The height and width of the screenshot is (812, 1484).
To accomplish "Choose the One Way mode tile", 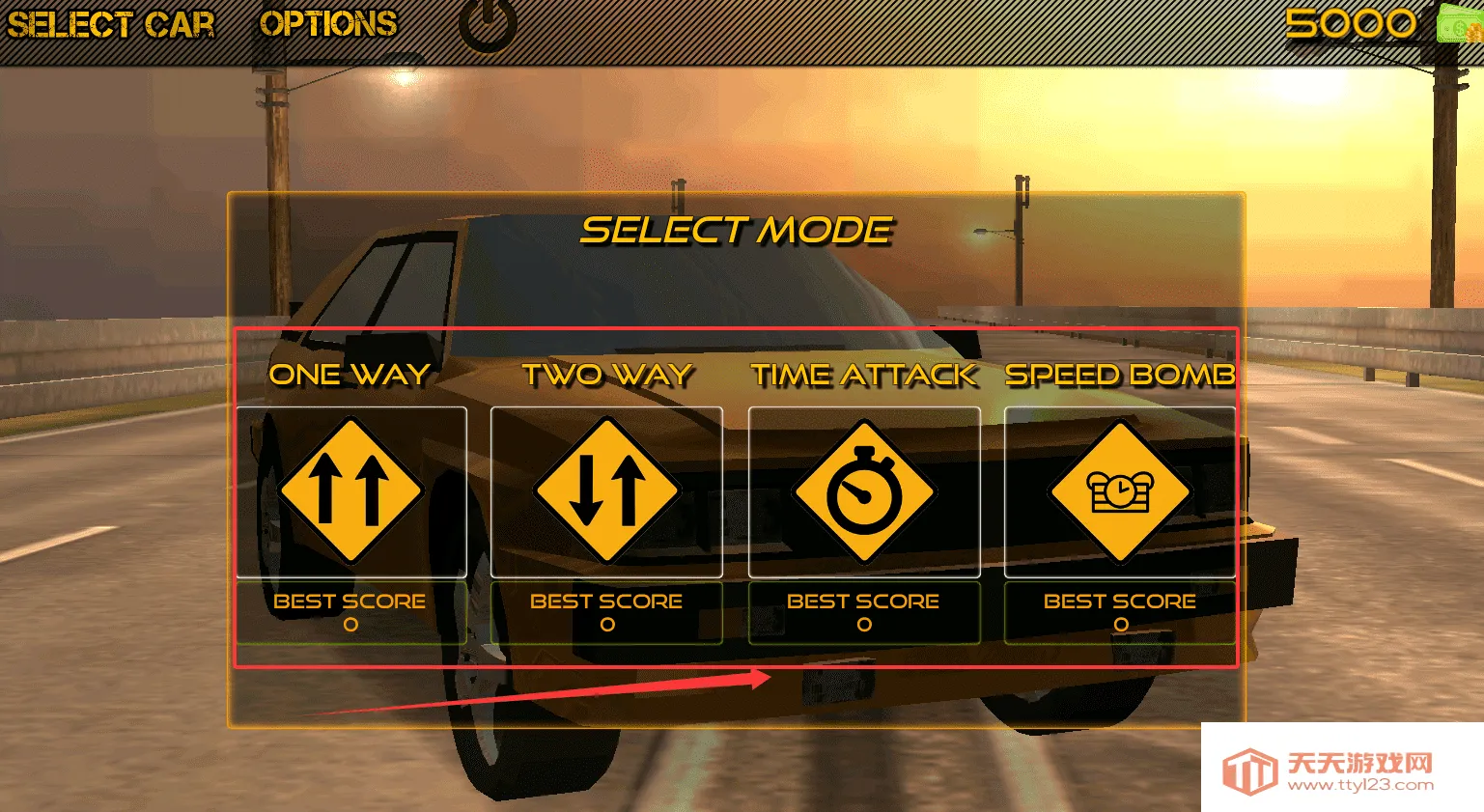I will tap(351, 491).
